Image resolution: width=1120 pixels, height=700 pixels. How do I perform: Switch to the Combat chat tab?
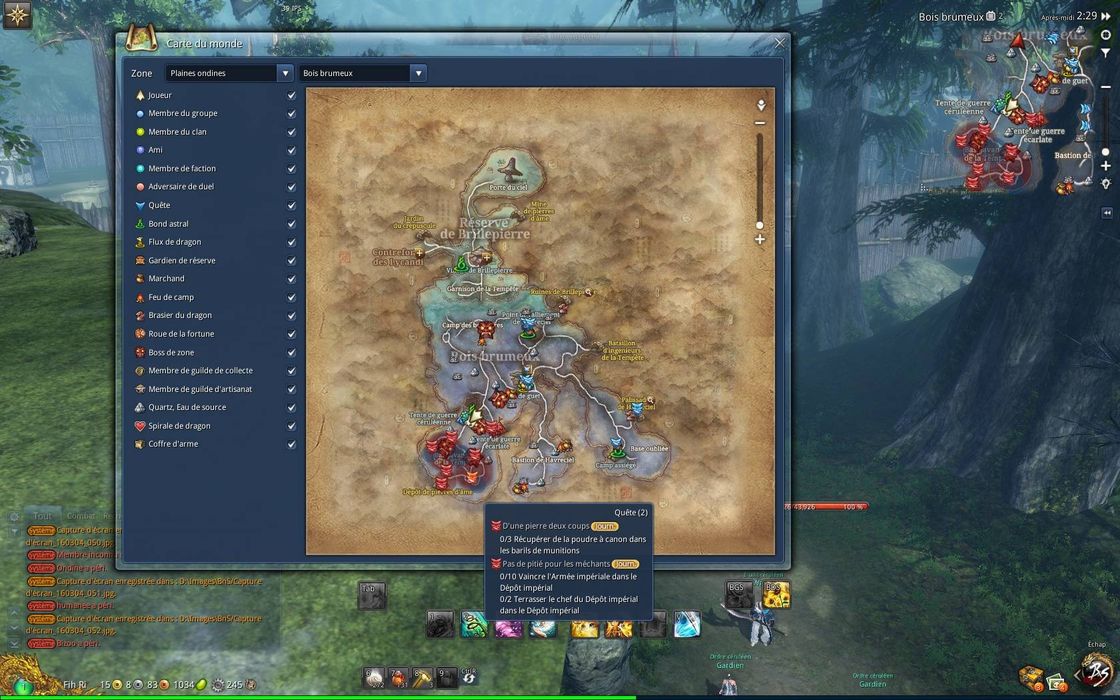point(80,516)
